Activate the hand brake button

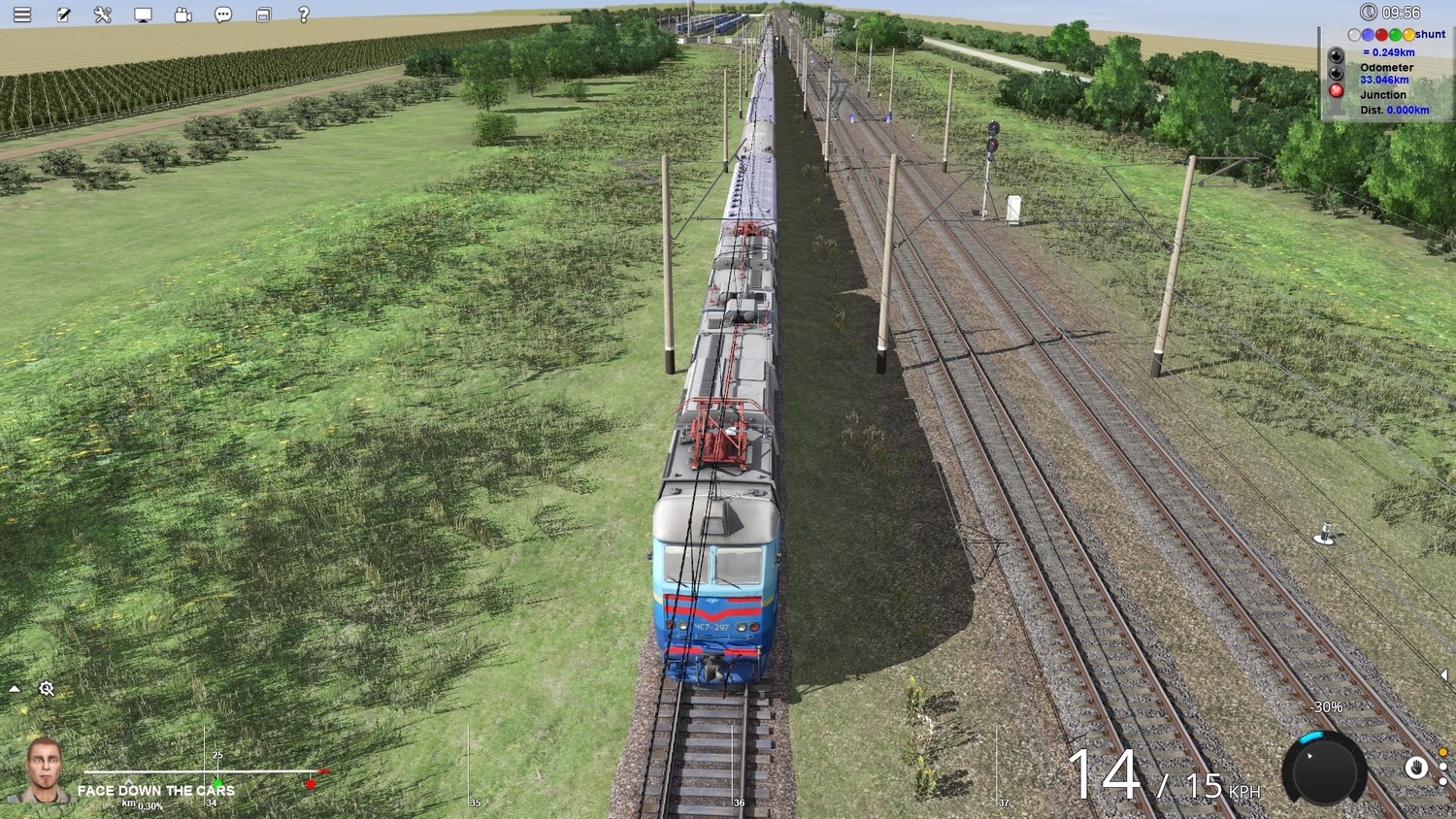pyautogui.click(x=1416, y=769)
